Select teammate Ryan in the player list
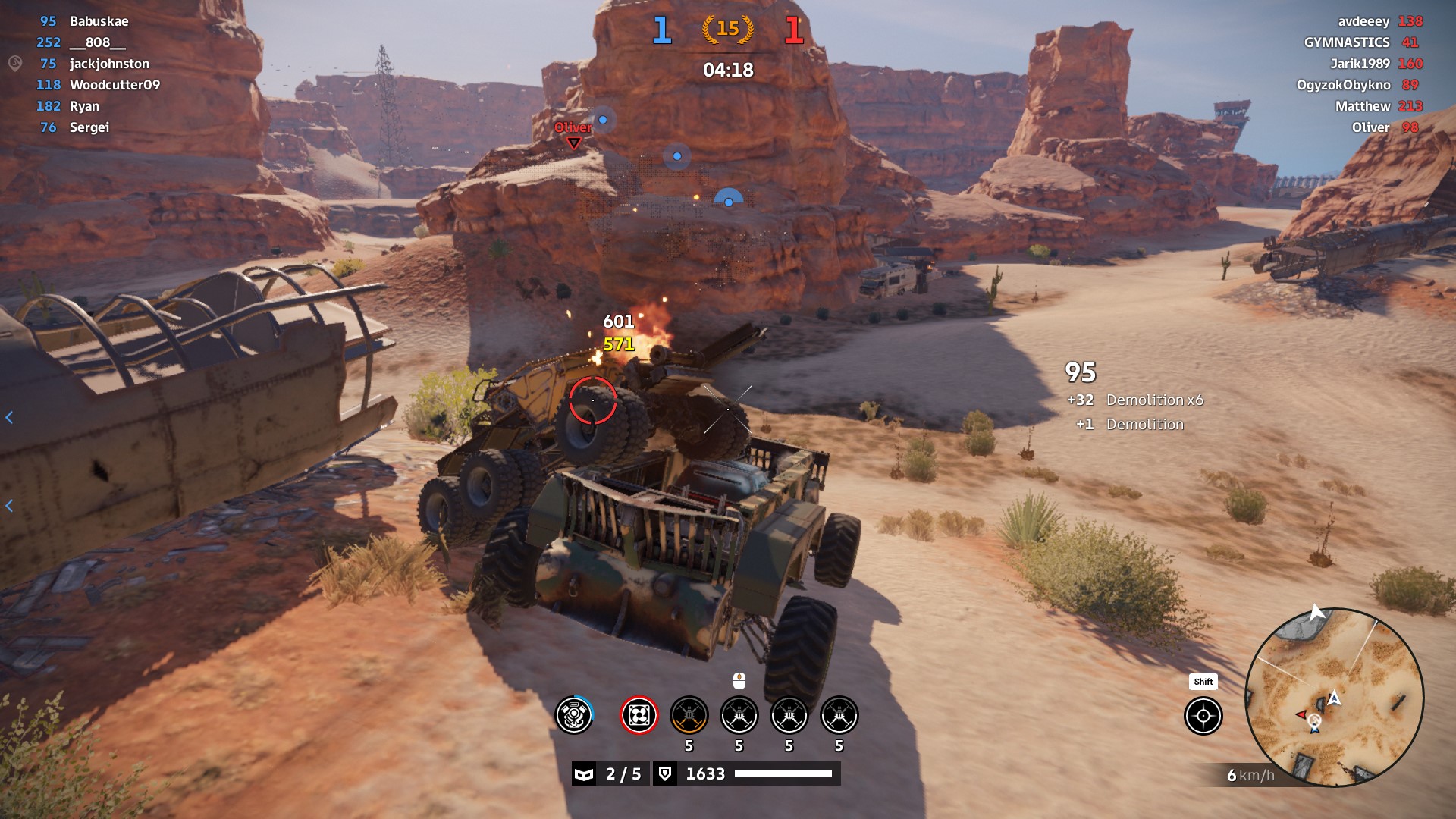The width and height of the screenshot is (1456, 819). pyautogui.click(x=84, y=106)
